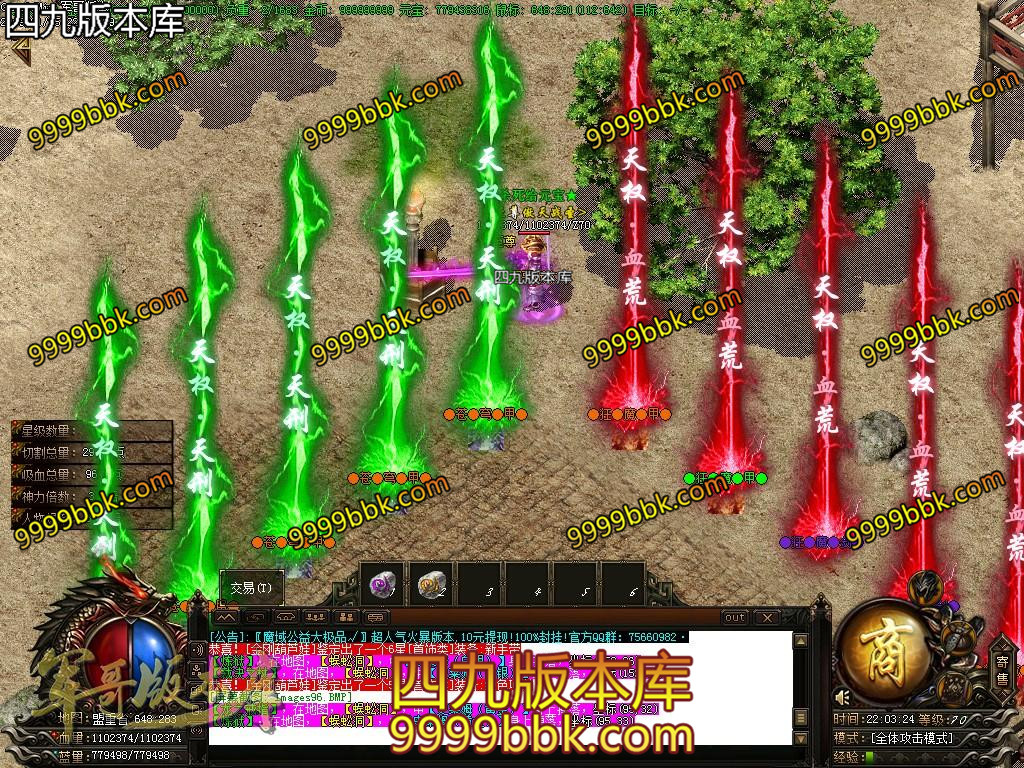The image size is (1024, 768).
Task: Use the orange rune stone in hotbar slot 2
Action: tap(432, 584)
